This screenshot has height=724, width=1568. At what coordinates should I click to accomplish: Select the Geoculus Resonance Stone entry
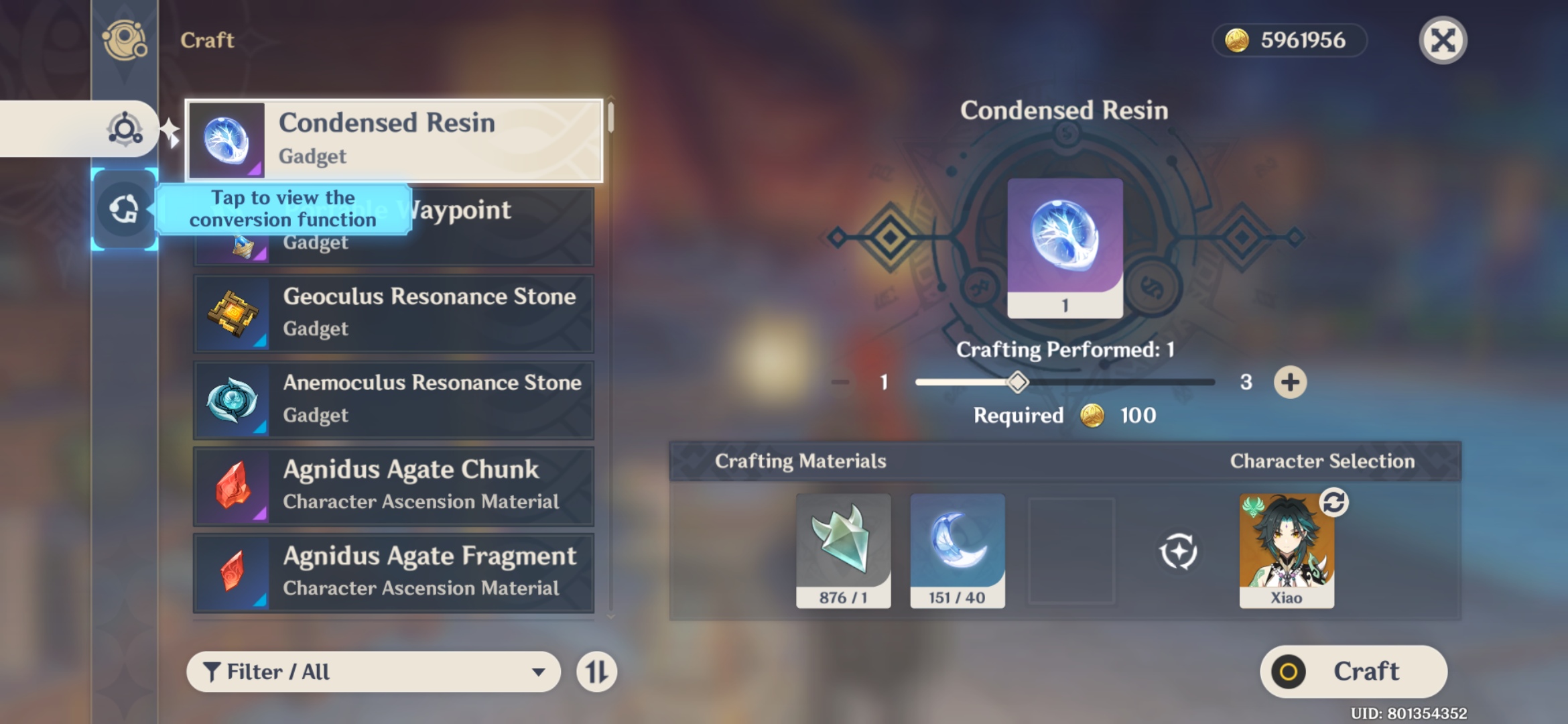(x=394, y=312)
